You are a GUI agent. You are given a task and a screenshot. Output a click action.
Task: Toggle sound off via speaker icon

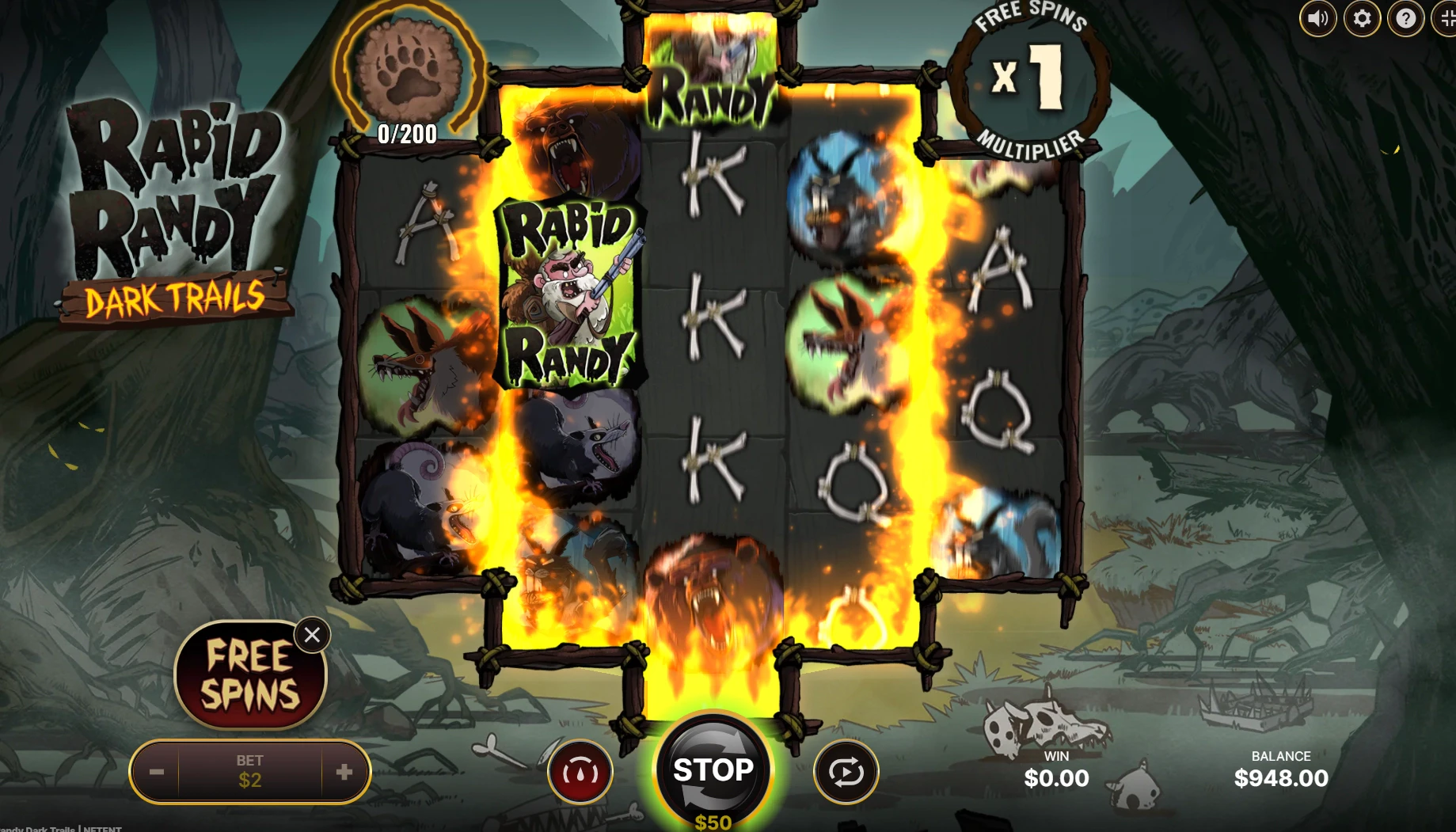(1317, 17)
